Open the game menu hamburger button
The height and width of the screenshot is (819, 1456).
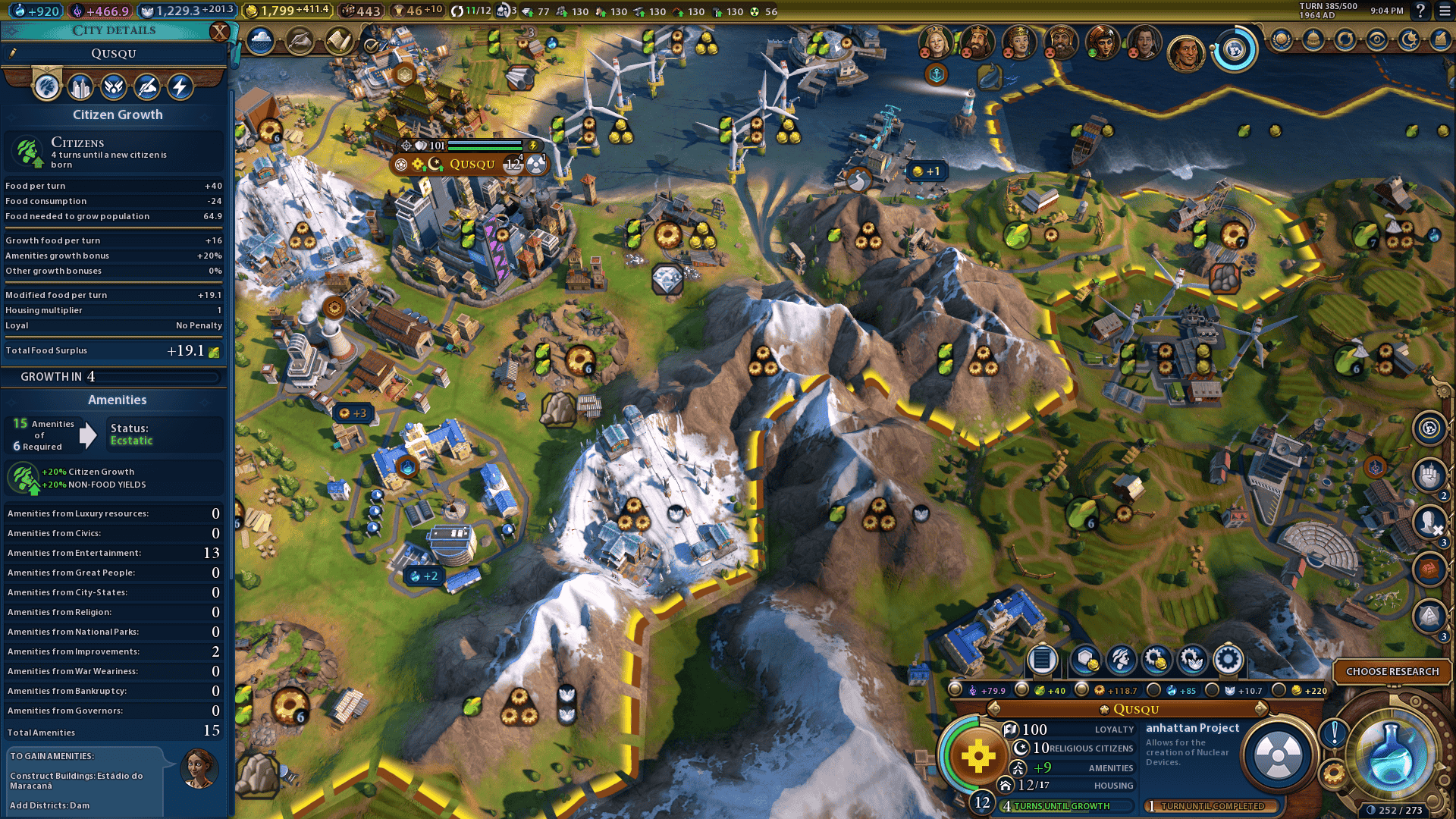(1441, 11)
